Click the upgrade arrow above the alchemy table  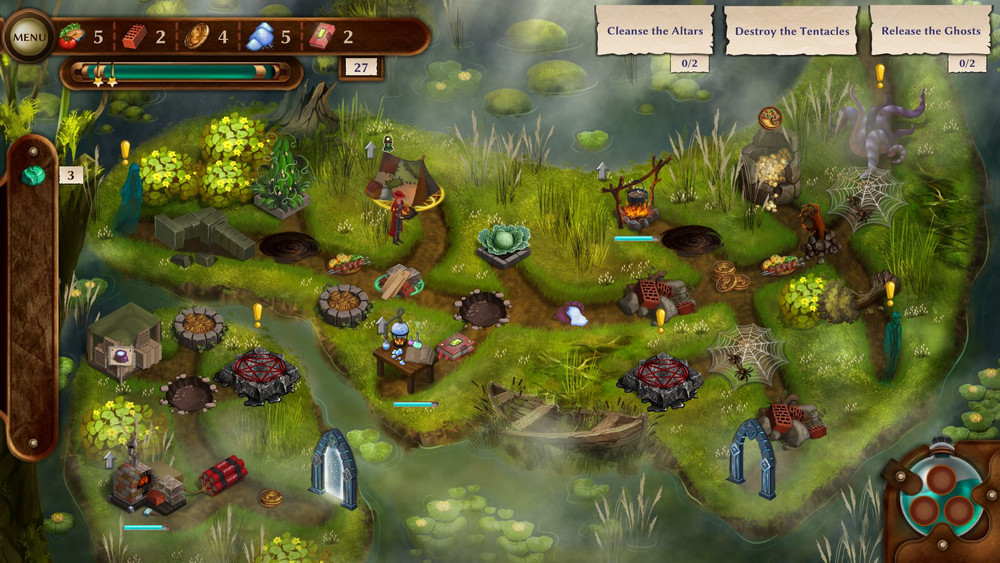click(x=382, y=325)
